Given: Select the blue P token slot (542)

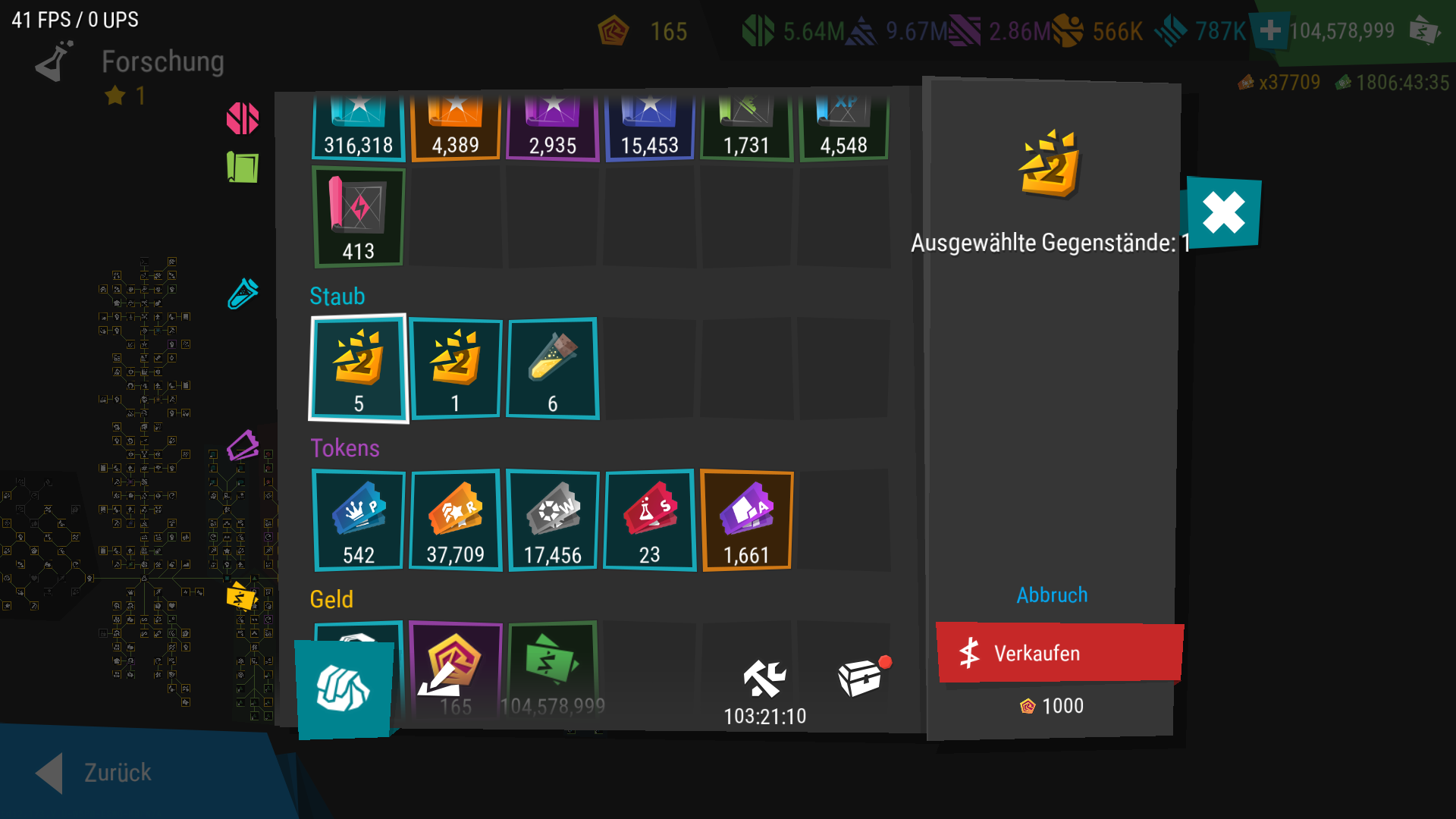Looking at the screenshot, I should point(359,520).
